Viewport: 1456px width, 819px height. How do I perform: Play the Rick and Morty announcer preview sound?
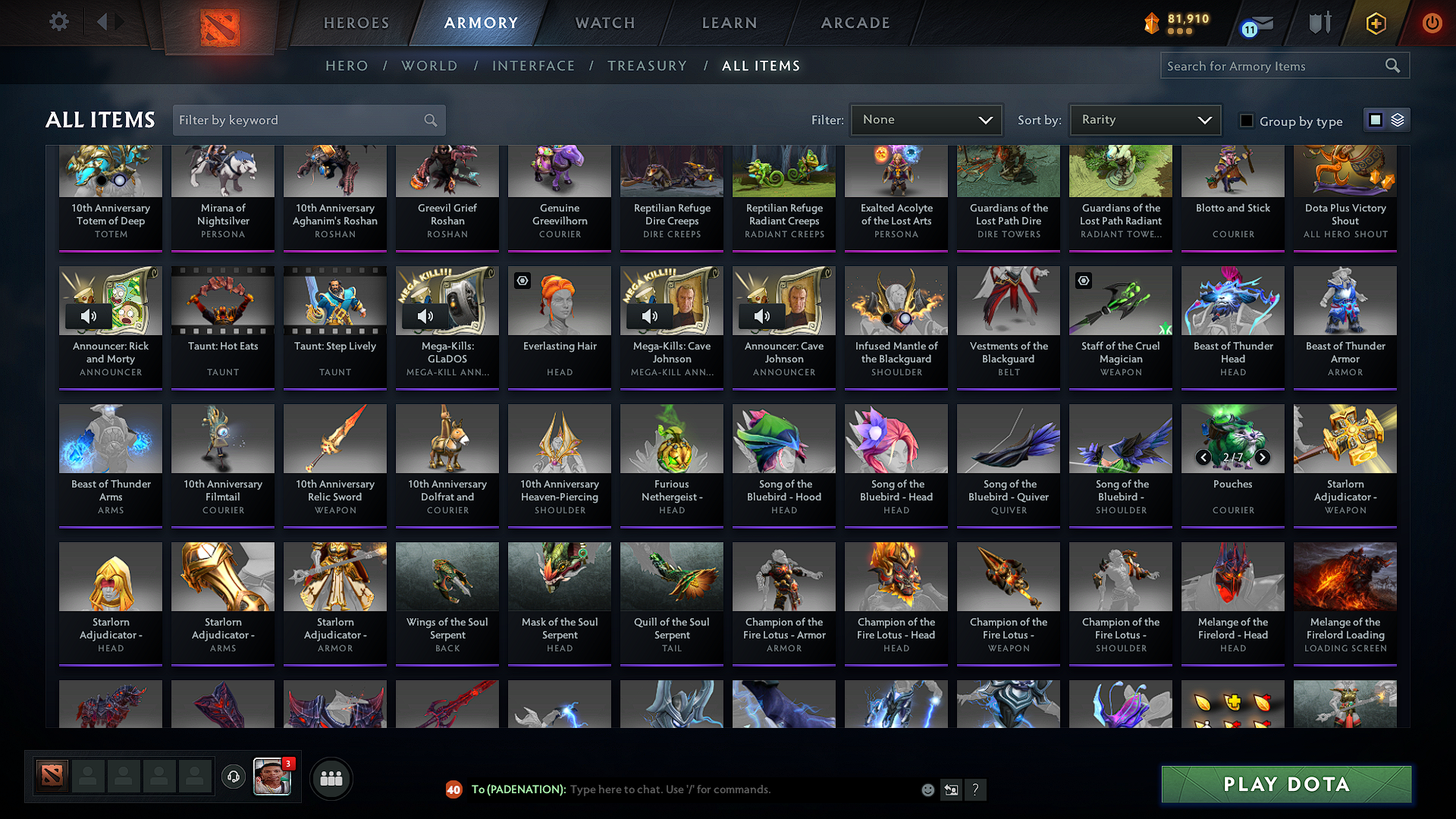pos(88,316)
